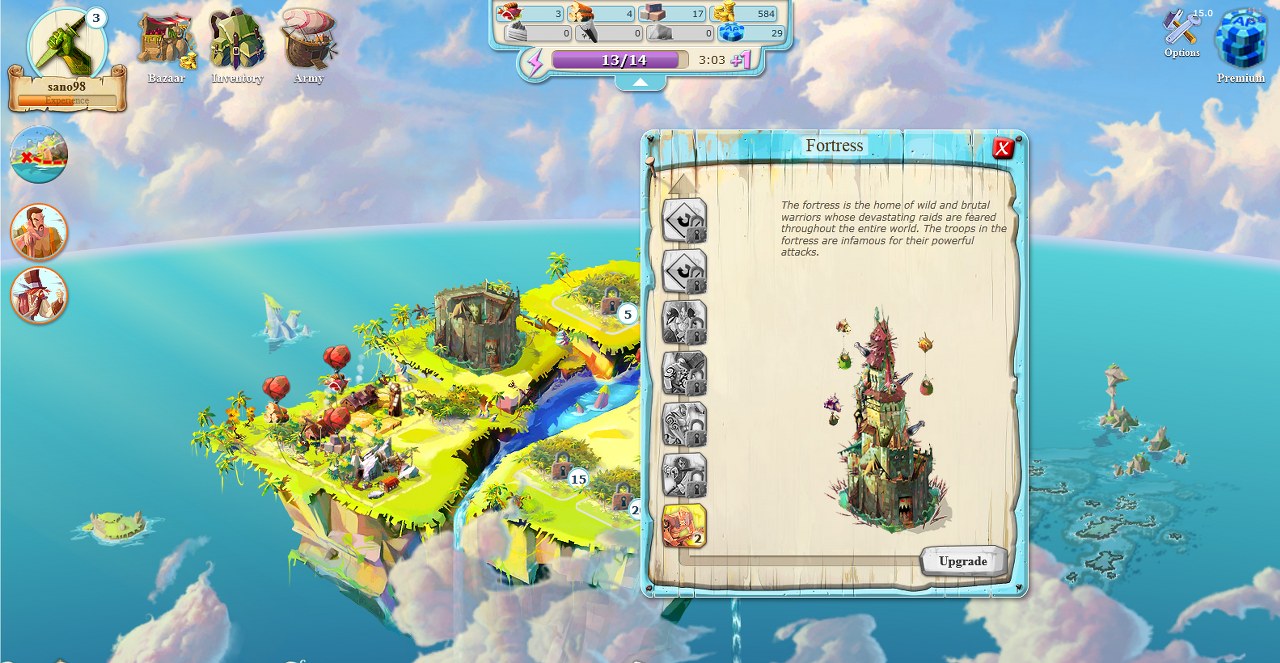Click the pink +1 energy button
The height and width of the screenshot is (663, 1280).
[741, 60]
